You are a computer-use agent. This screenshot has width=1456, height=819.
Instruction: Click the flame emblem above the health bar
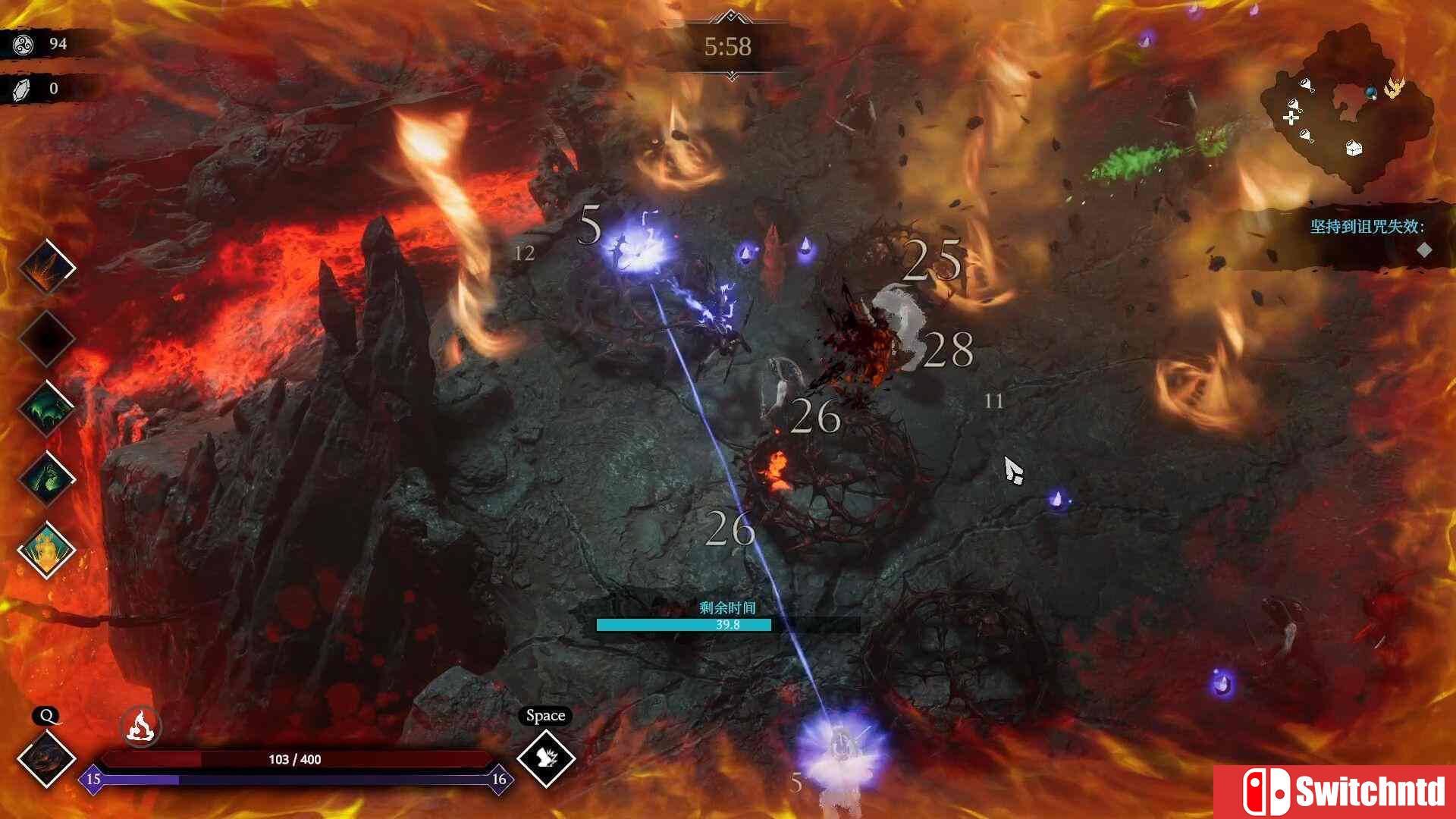pos(139,726)
